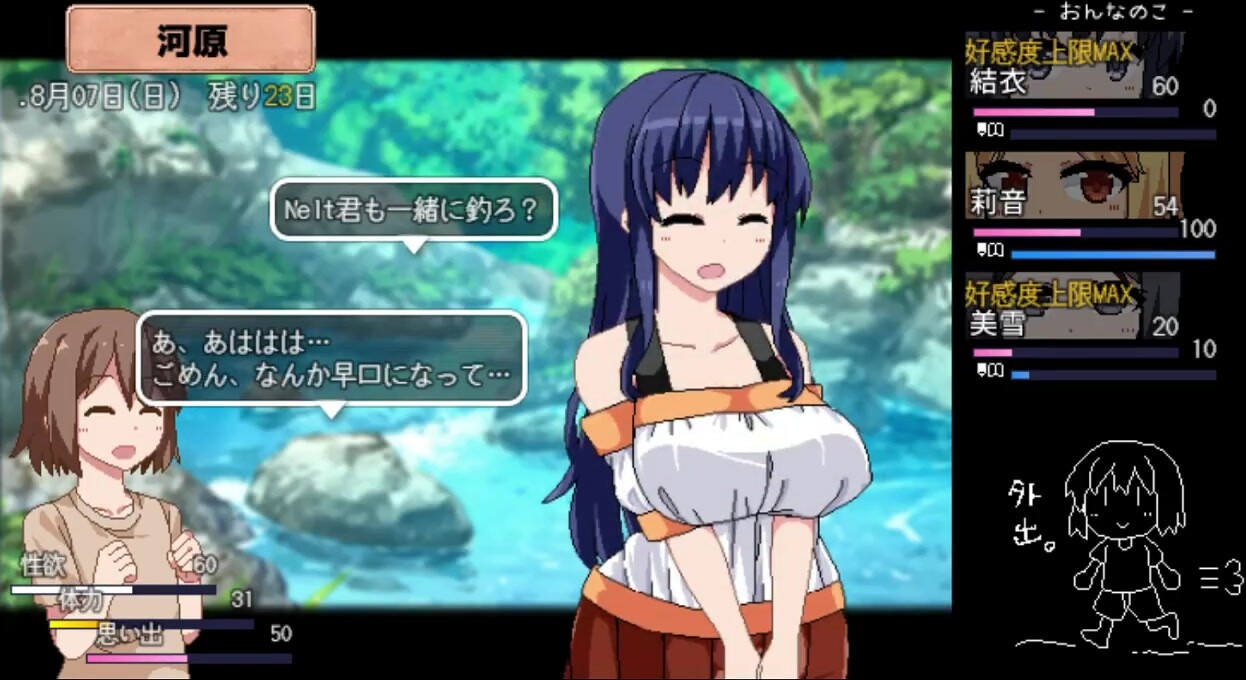Image resolution: width=1246 pixels, height=680 pixels.
Task: Click the 一緒に釣ろ speech bubble
Action: coord(412,211)
